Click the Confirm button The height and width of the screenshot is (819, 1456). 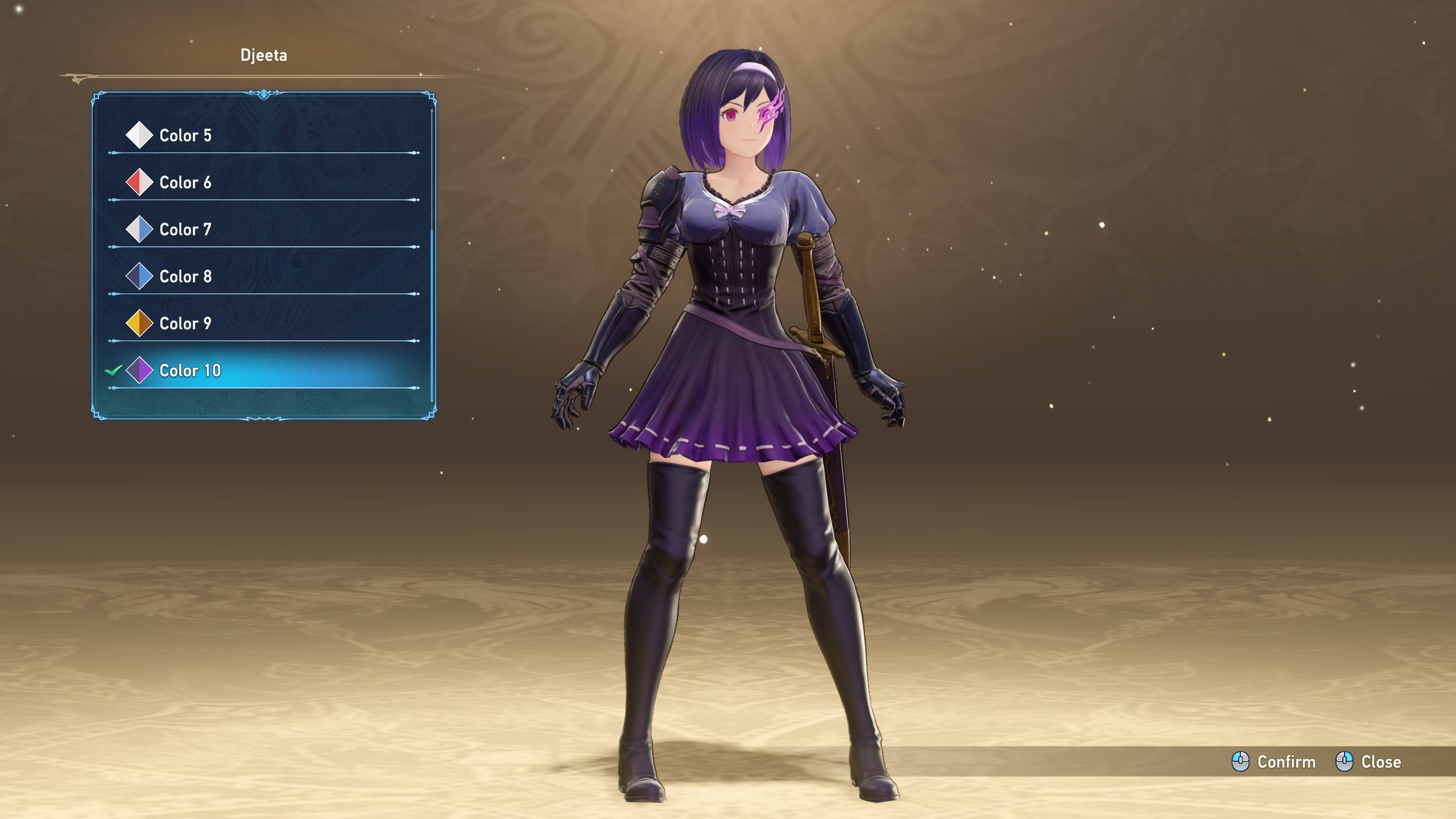[x=1274, y=762]
